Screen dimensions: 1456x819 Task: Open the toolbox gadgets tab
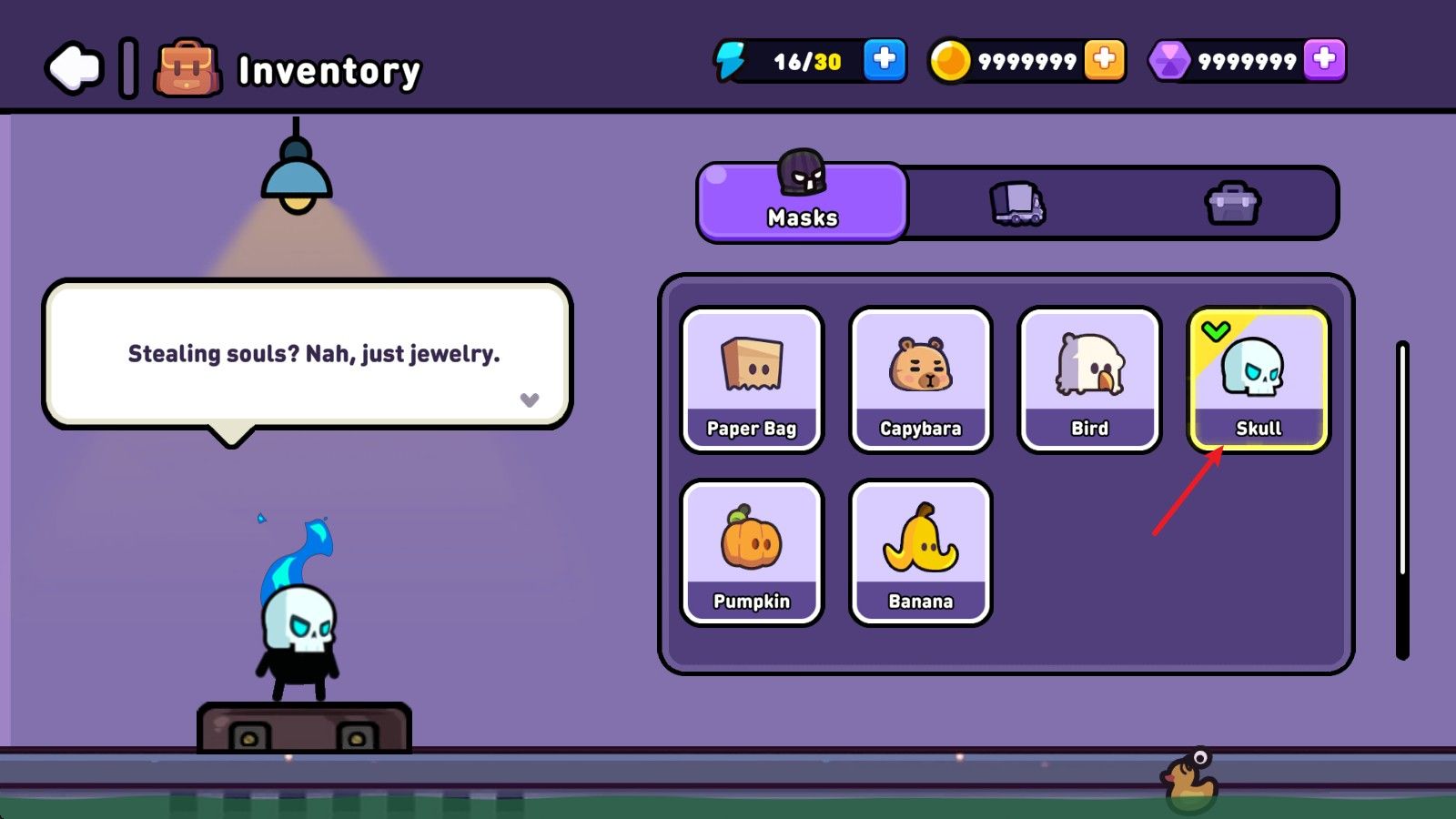1232,203
